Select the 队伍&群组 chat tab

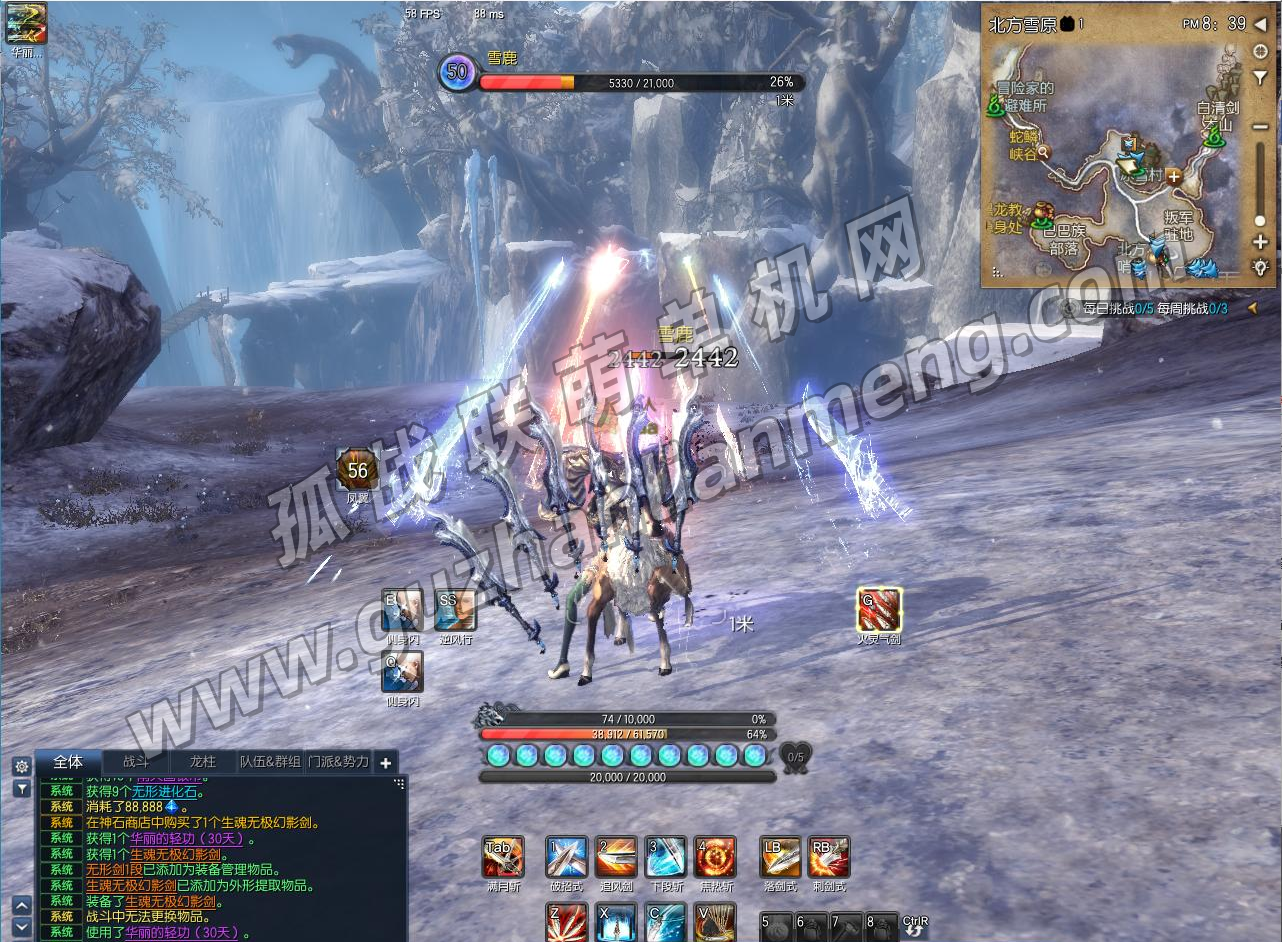coord(270,762)
